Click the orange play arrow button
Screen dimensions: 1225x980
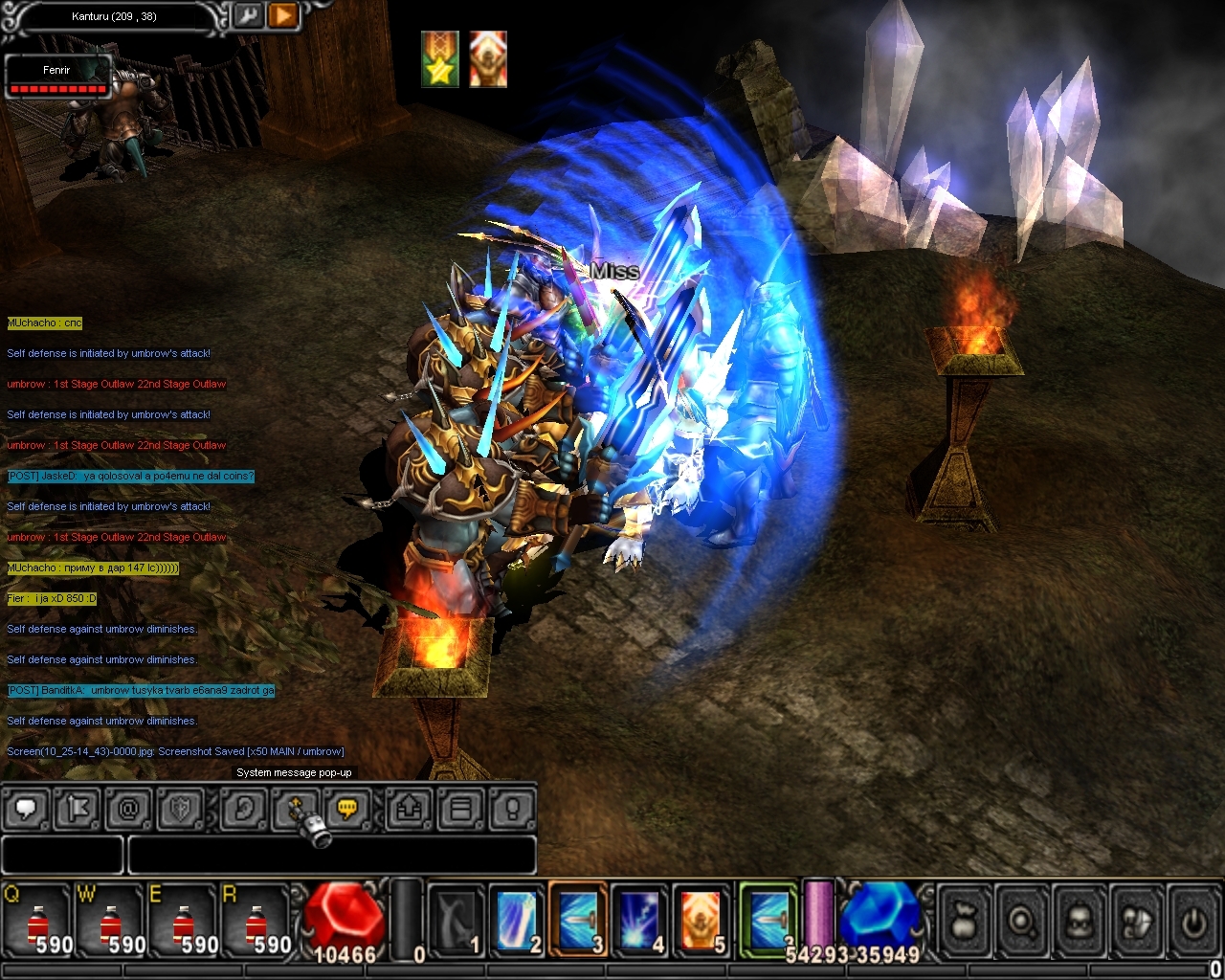(282, 16)
